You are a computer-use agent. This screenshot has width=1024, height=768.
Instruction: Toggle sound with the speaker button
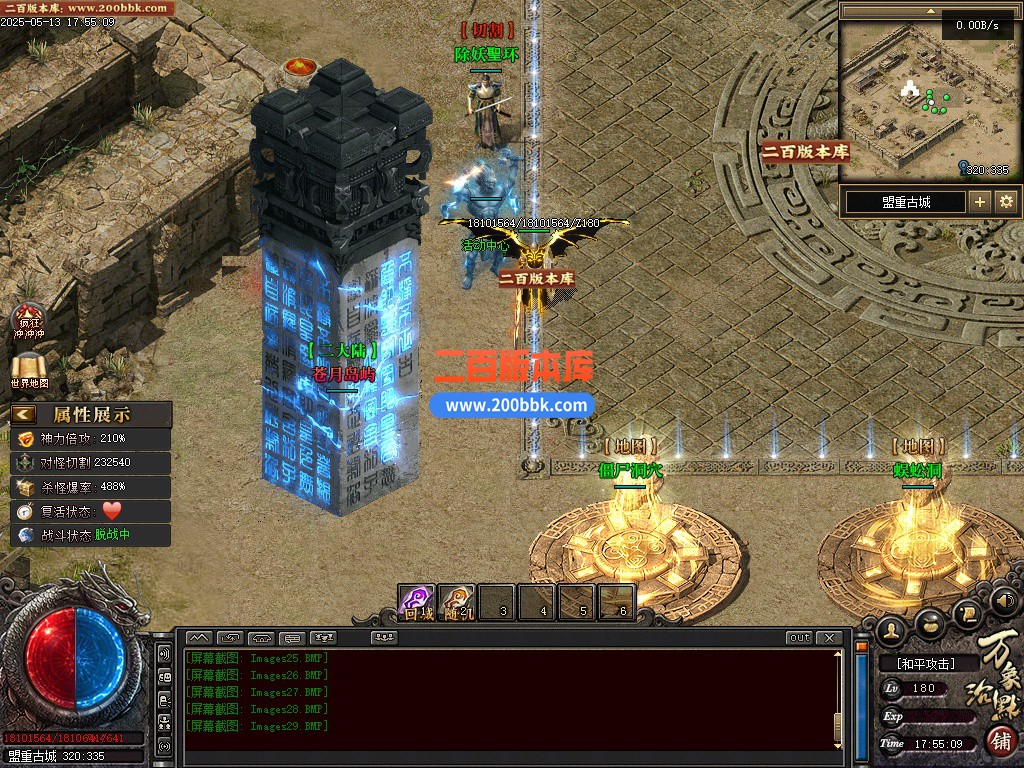click(1005, 602)
